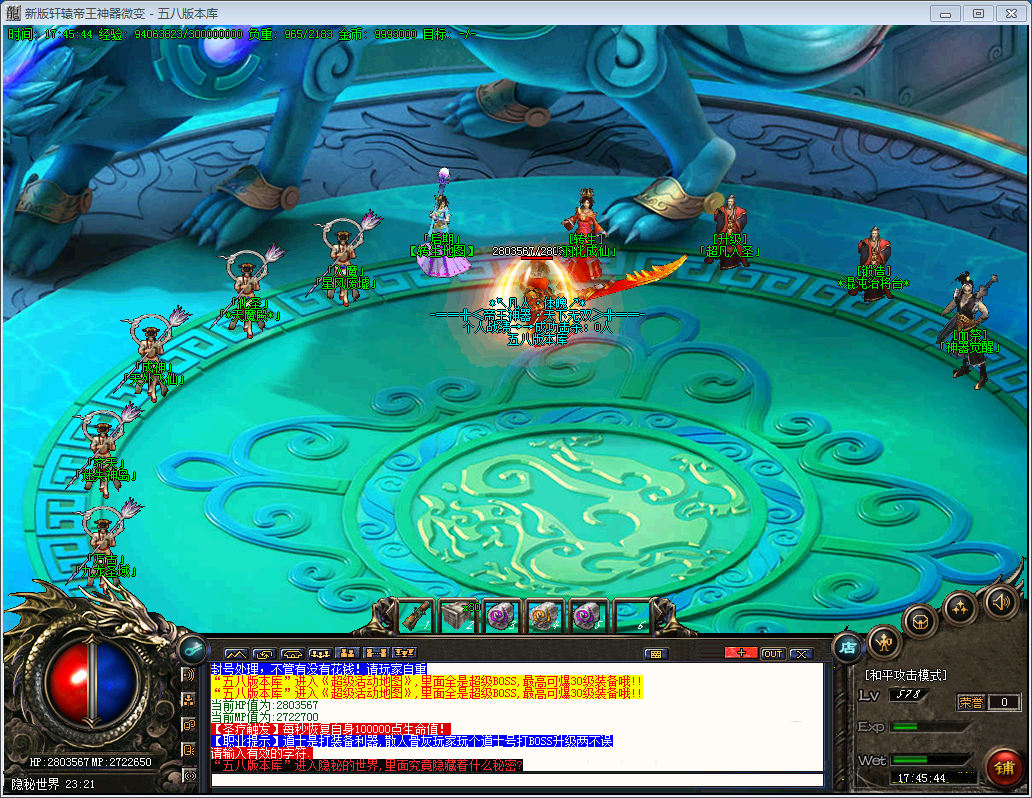The image size is (1032, 798).
Task: Click the 荣誉 honor label
Action: (x=970, y=702)
